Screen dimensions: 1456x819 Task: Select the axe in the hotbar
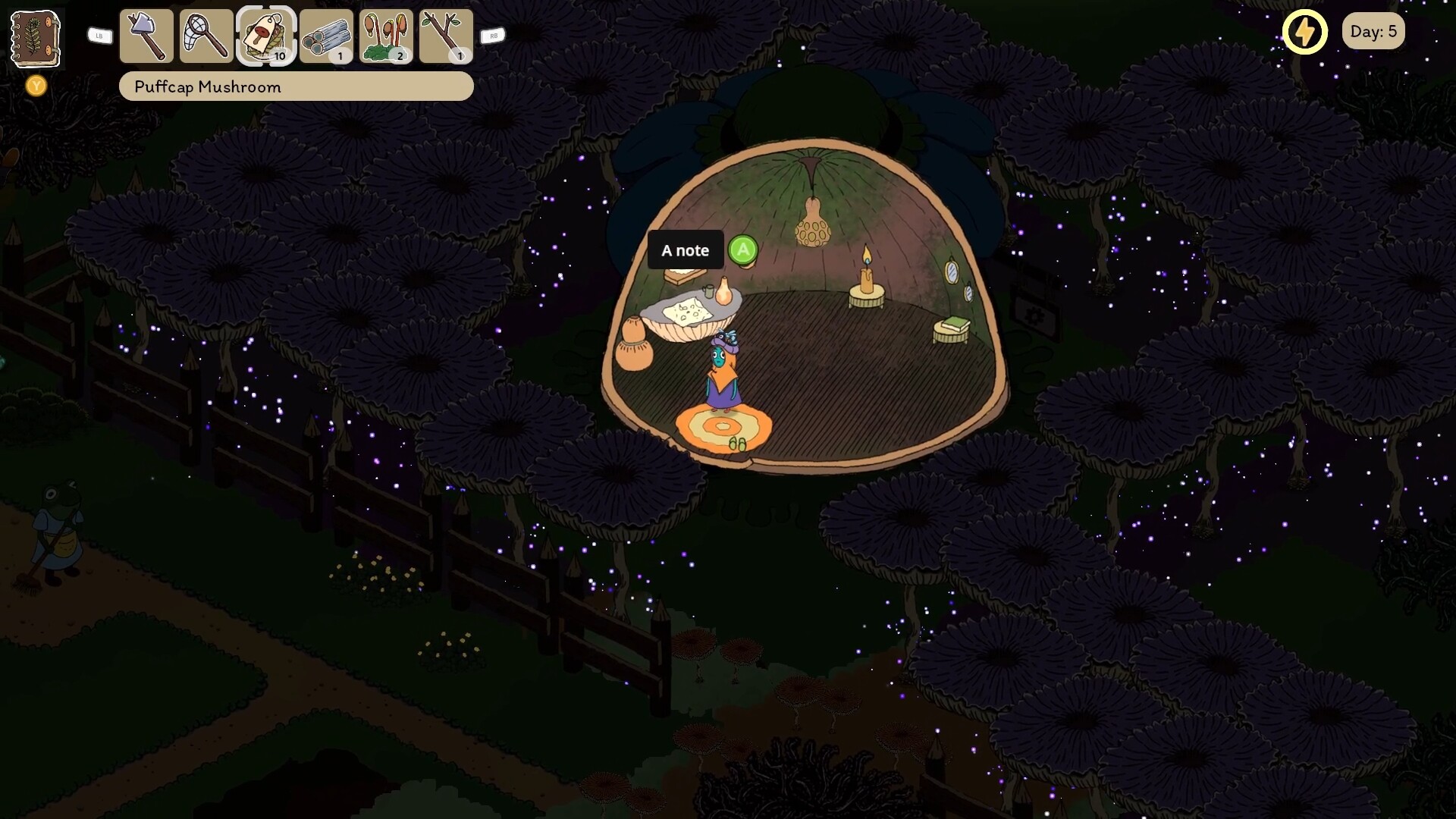146,36
